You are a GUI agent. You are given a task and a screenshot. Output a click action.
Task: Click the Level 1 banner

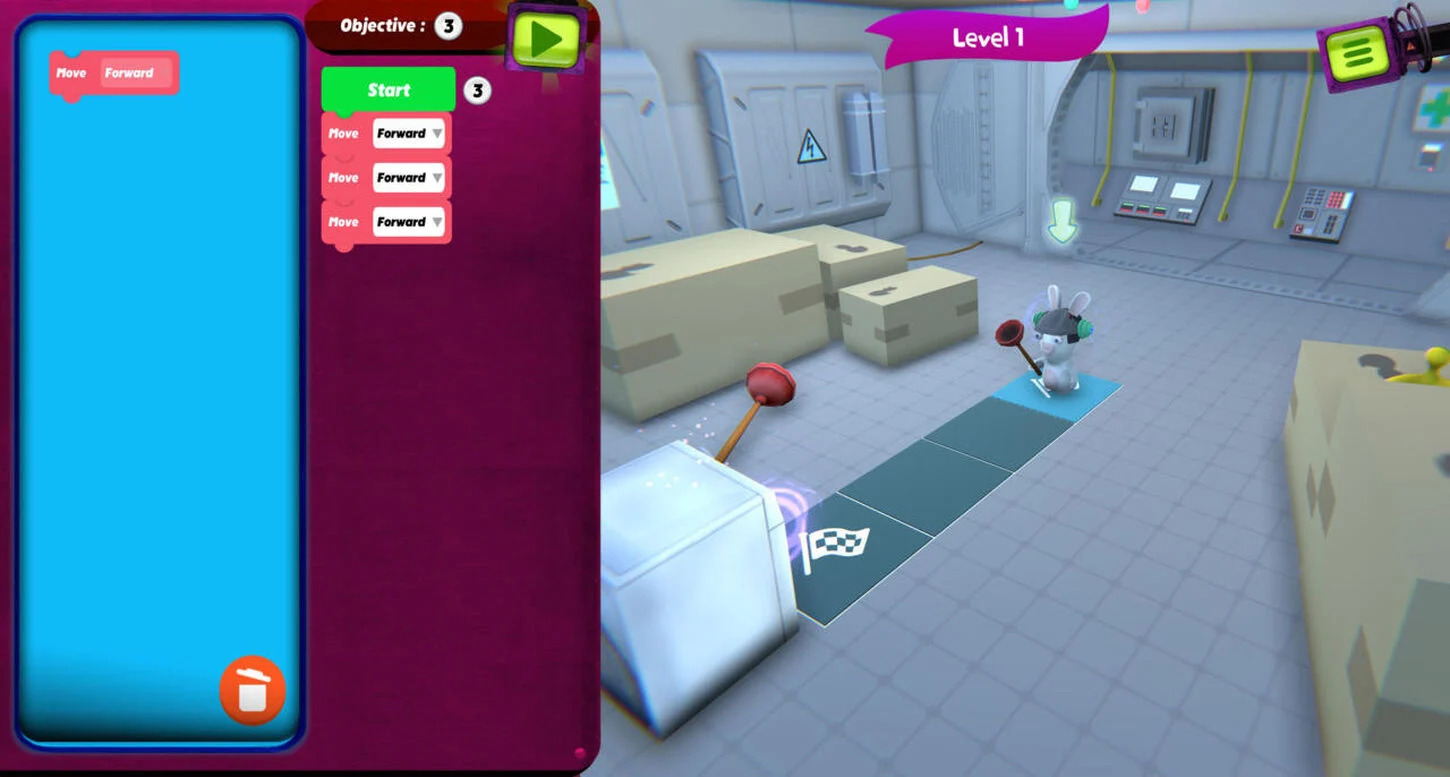coord(986,38)
